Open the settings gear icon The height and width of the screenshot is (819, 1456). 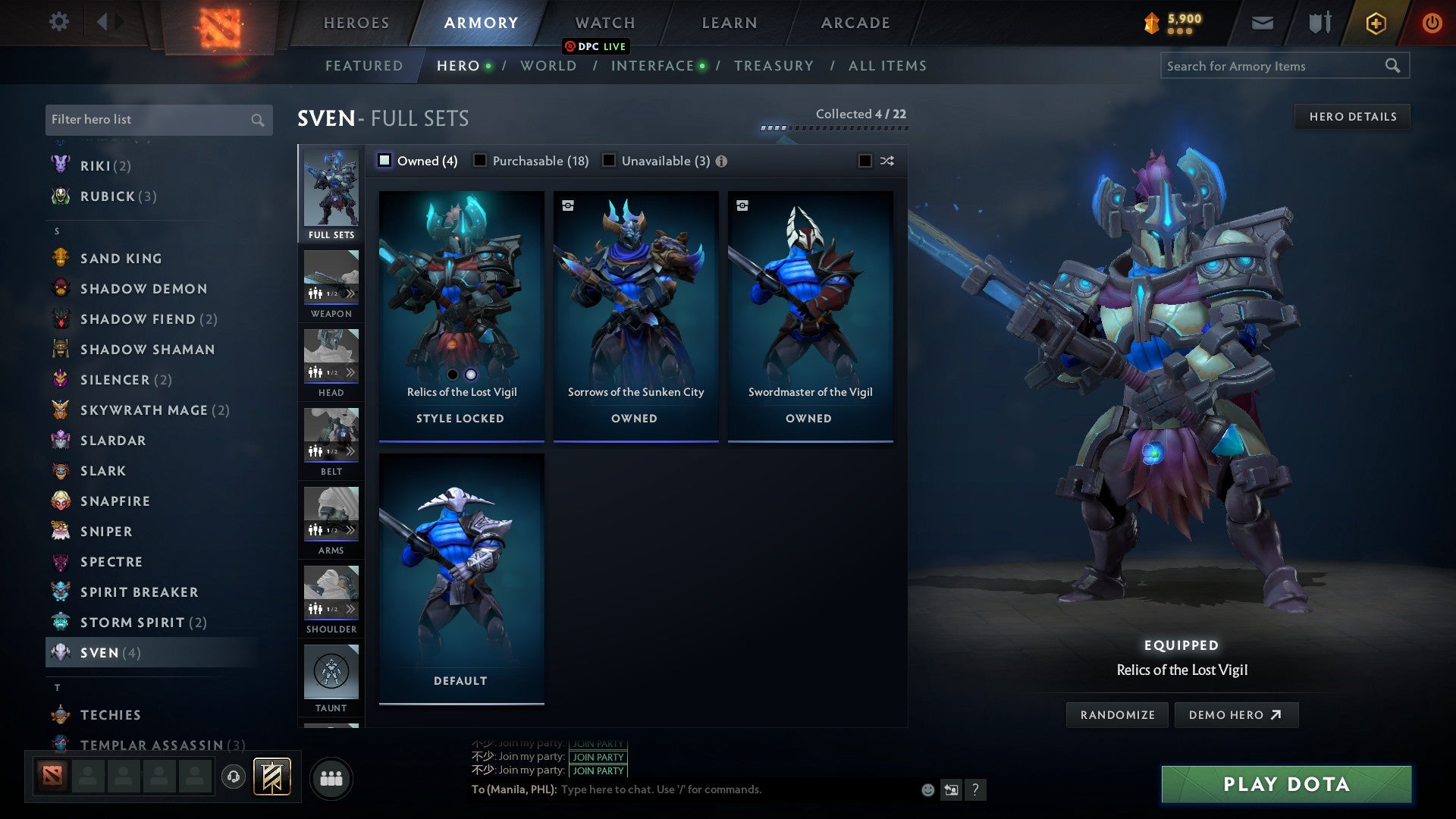click(x=58, y=22)
